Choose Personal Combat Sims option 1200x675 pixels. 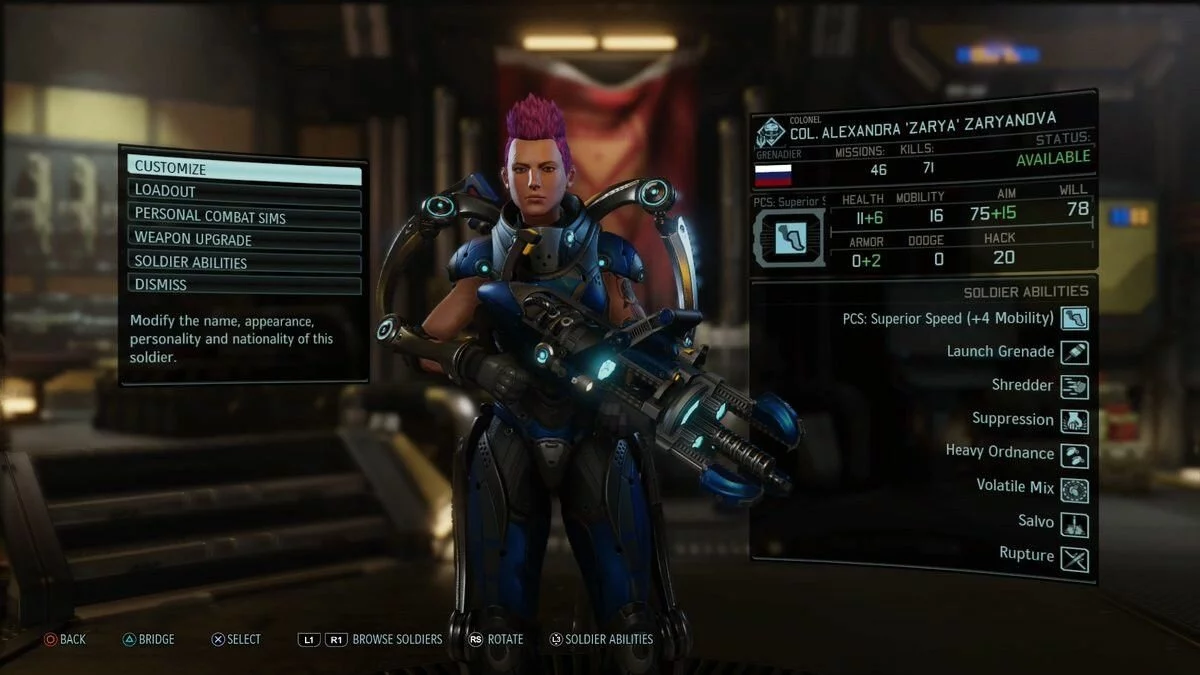click(244, 215)
